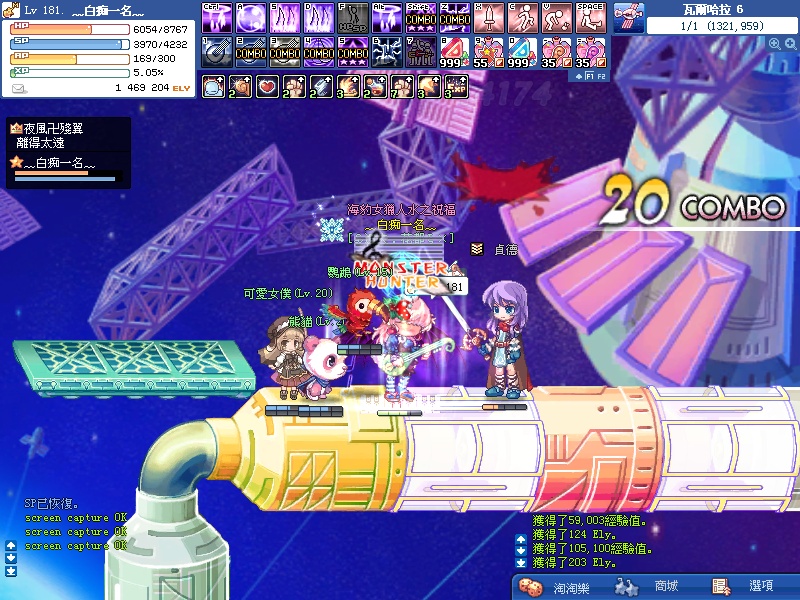Use the group silhouette skill in slot 7
Screen dimensions: 800x600
pos(420,50)
